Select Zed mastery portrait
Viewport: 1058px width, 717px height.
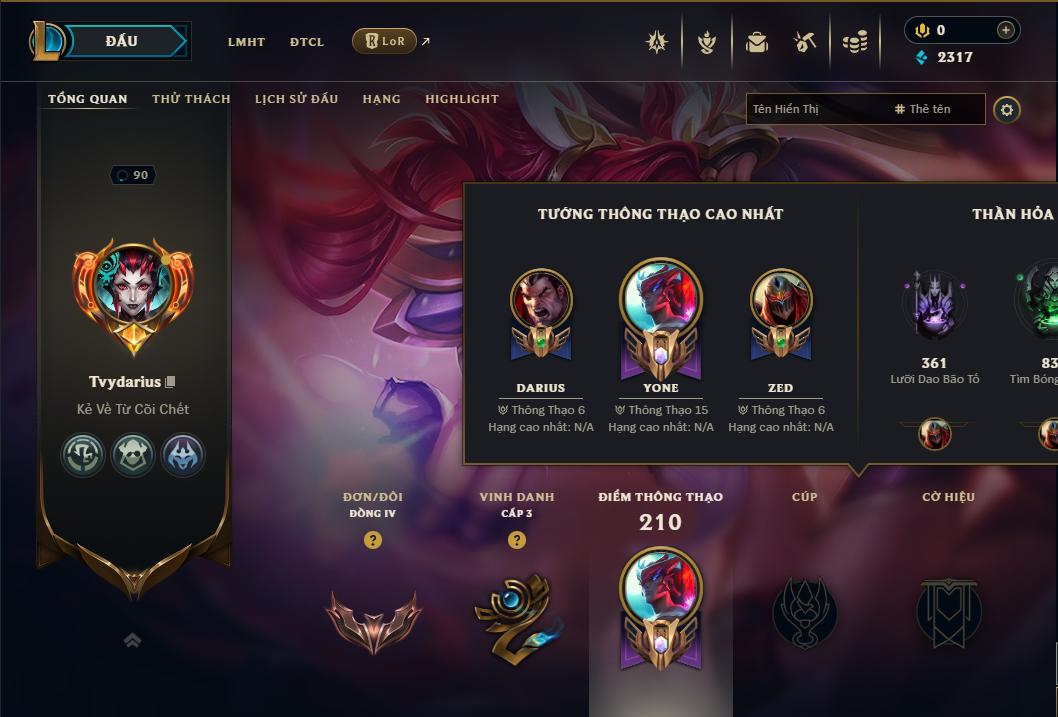pos(781,312)
